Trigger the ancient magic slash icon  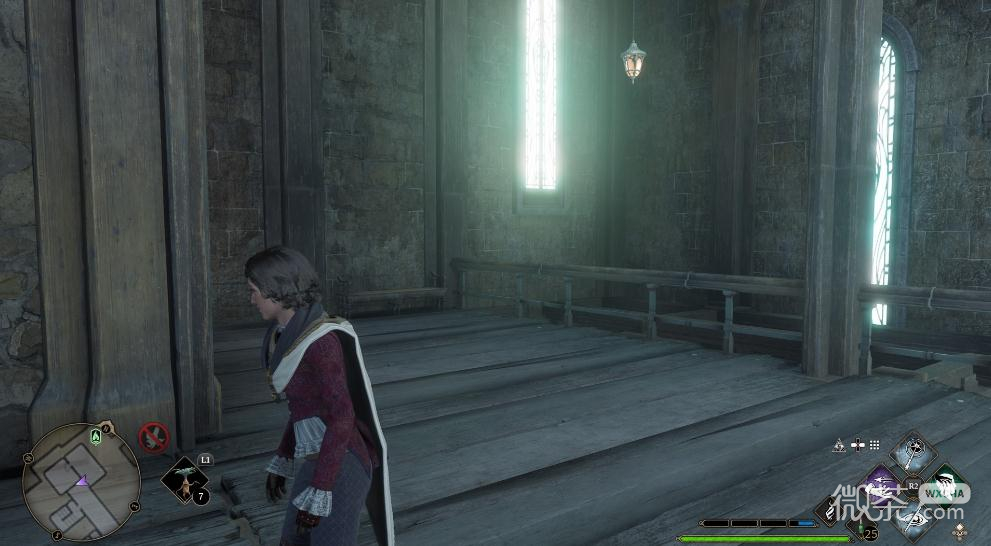[x=832, y=510]
